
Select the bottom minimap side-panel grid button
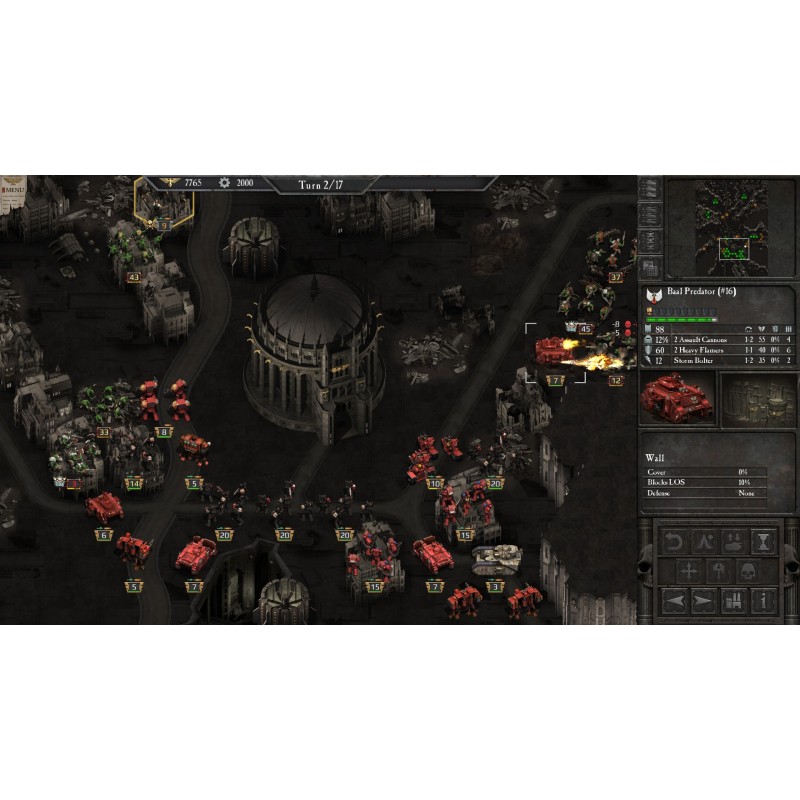[649, 267]
